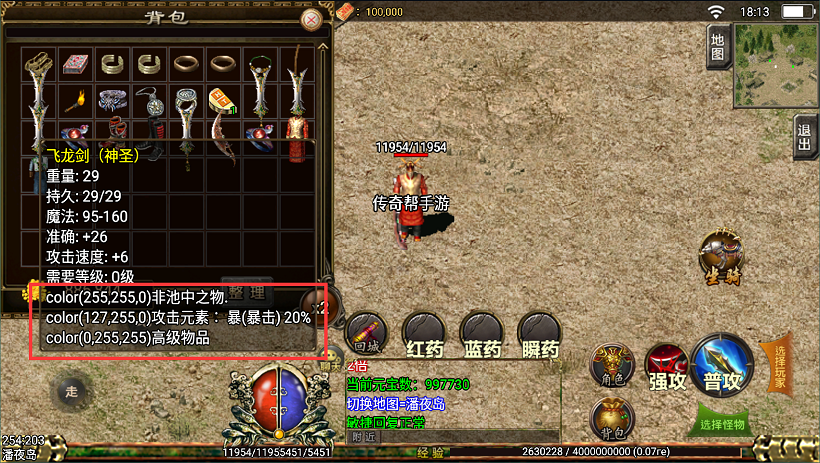Tap the exit (退出) button

point(806,135)
